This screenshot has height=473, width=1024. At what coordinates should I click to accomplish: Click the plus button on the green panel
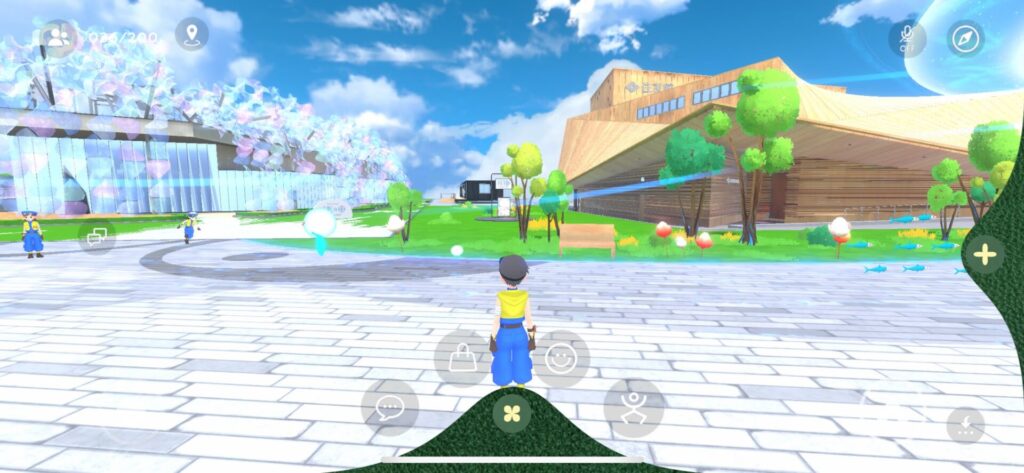984,254
